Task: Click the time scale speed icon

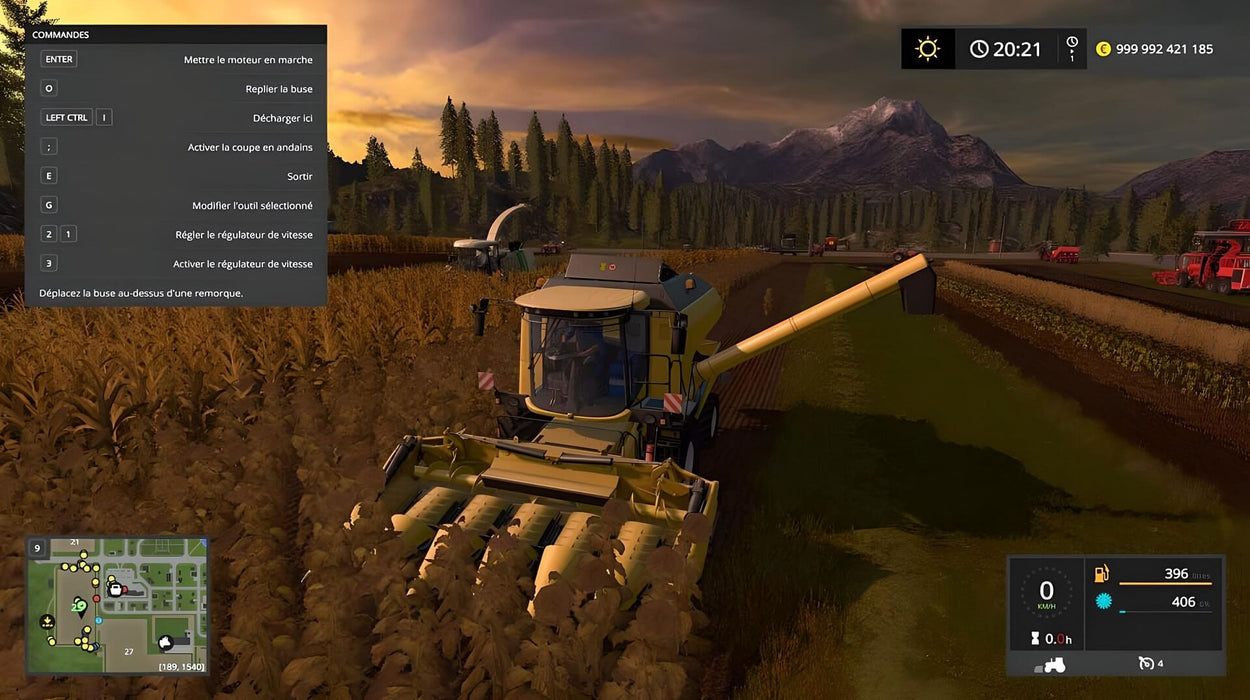Action: click(x=1072, y=48)
